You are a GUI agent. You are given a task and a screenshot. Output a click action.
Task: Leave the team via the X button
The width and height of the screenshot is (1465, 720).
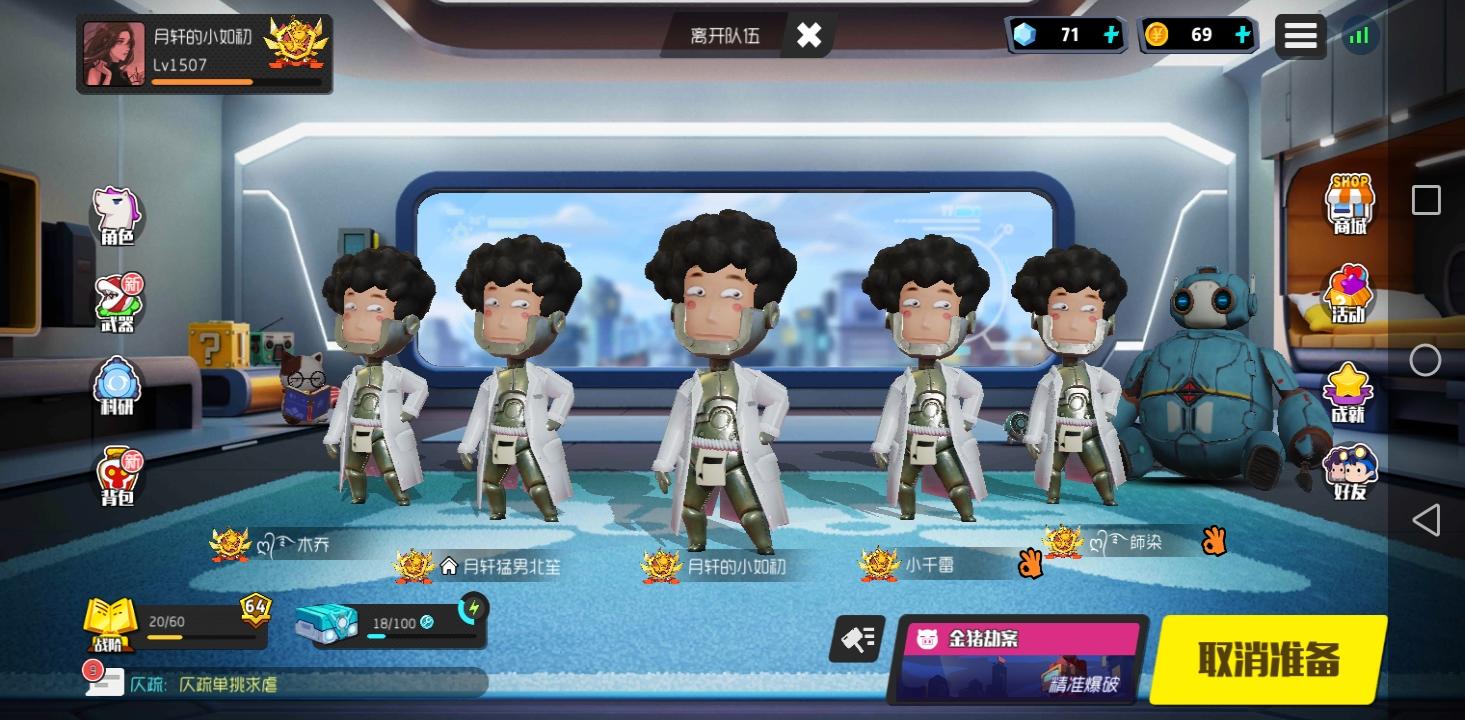(808, 34)
